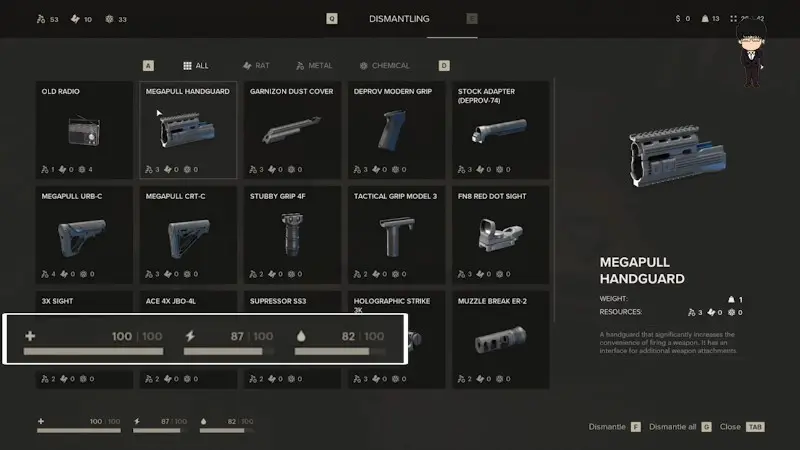This screenshot has height=450, width=800.
Task: Switch to the ALL filter tab
Action: click(x=195, y=66)
